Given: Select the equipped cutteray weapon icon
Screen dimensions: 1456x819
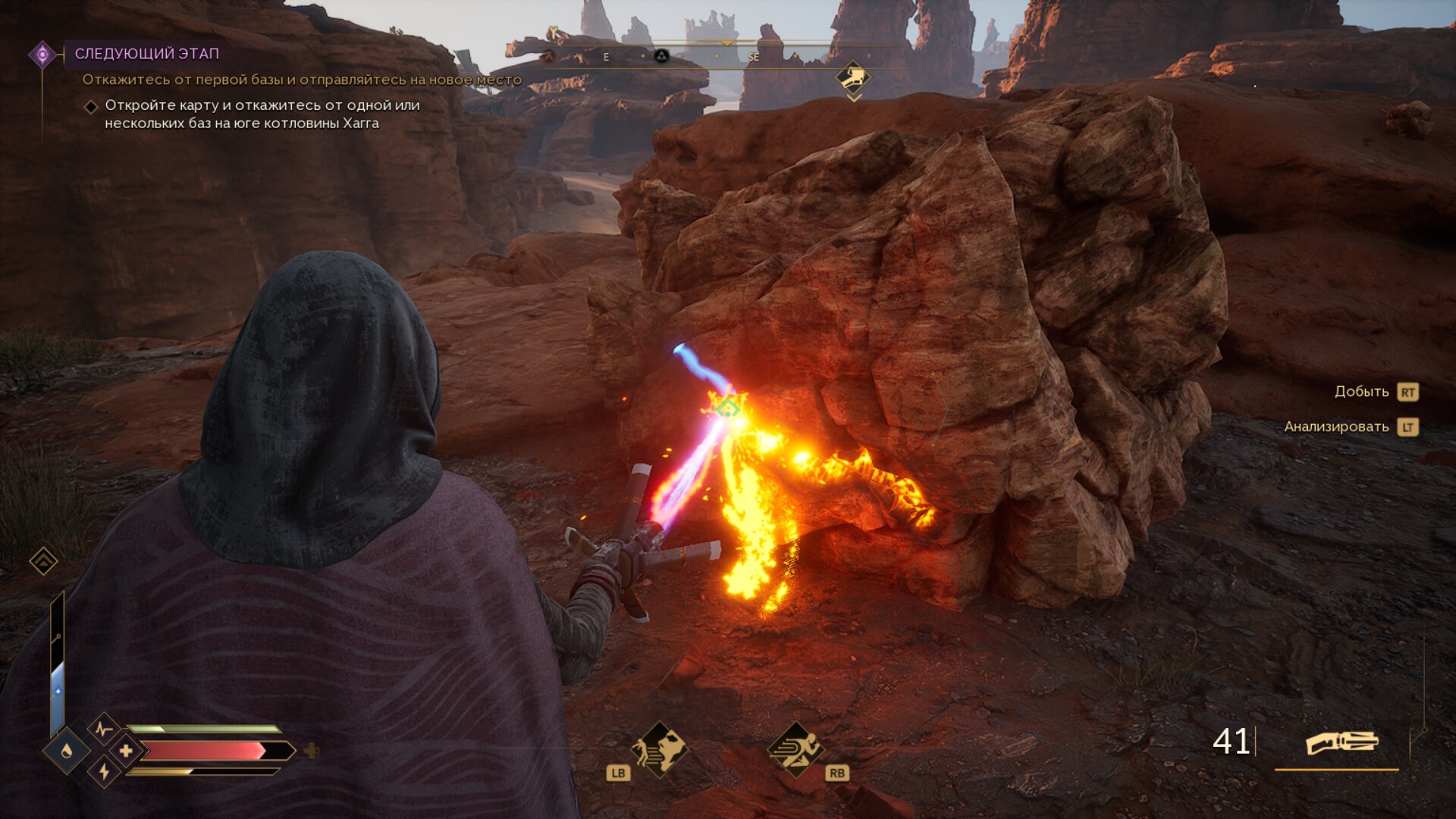Looking at the screenshot, I should tap(1341, 743).
